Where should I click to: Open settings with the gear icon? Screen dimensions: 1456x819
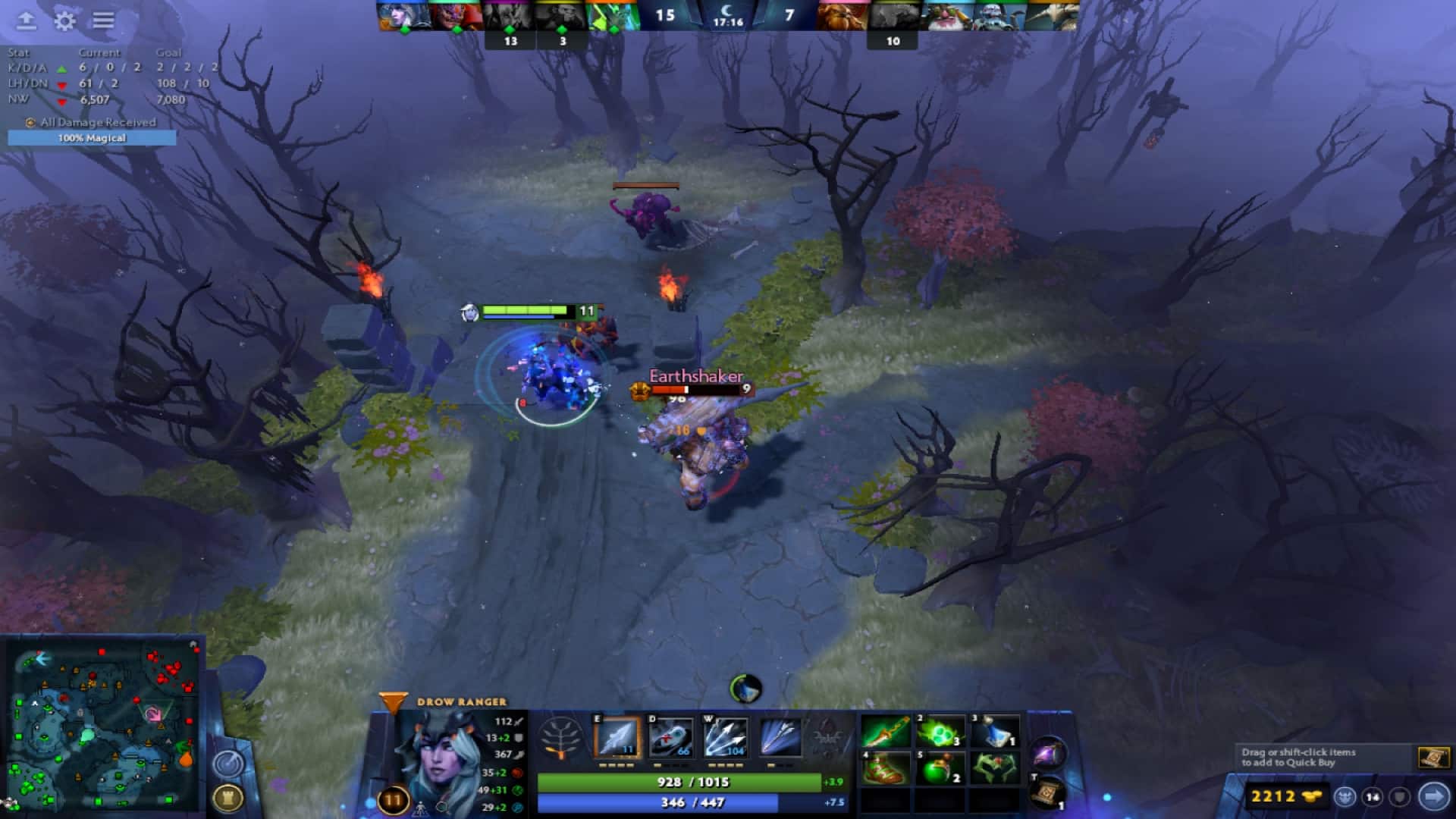pyautogui.click(x=64, y=21)
